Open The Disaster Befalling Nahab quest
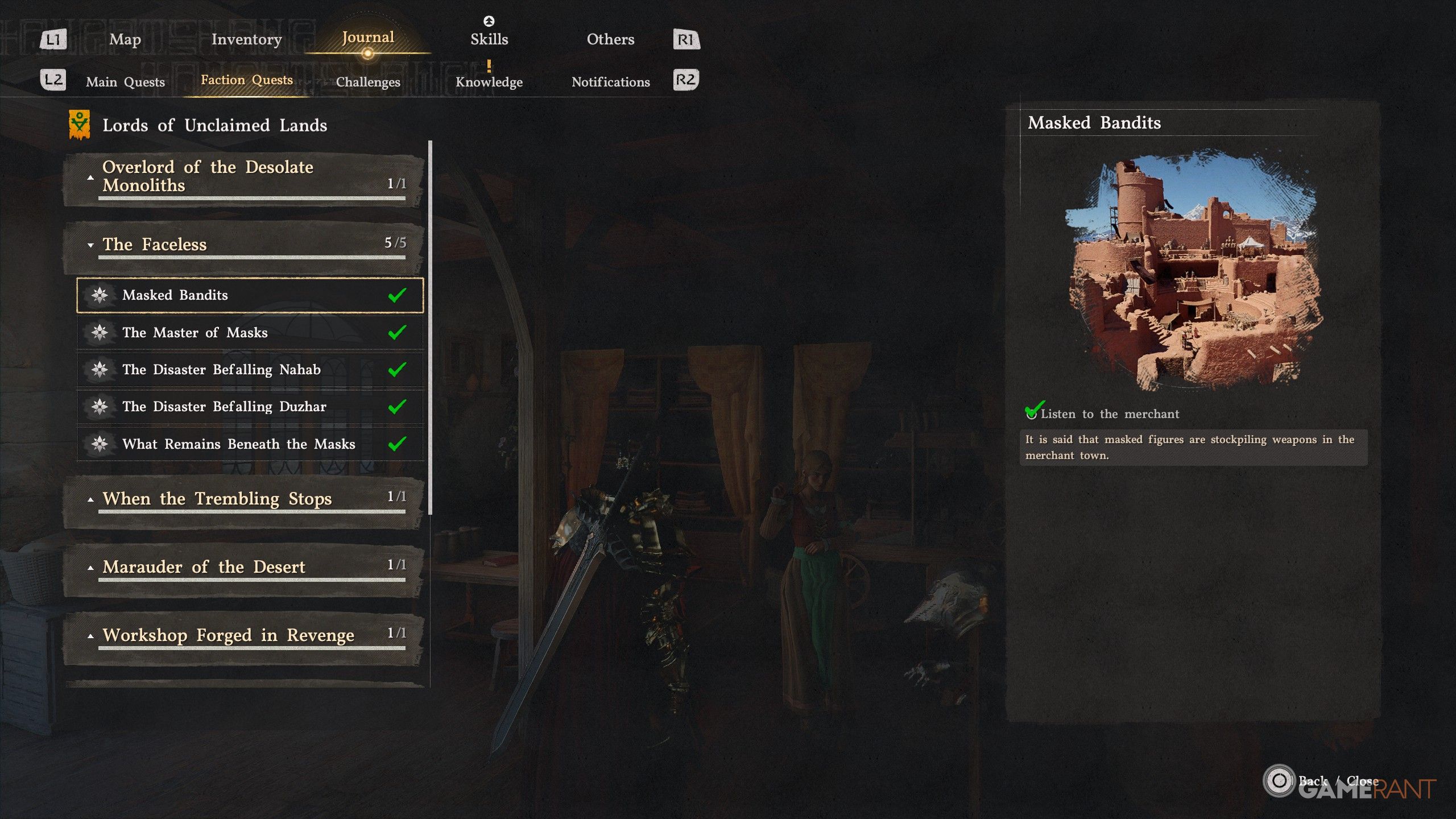 (250, 370)
